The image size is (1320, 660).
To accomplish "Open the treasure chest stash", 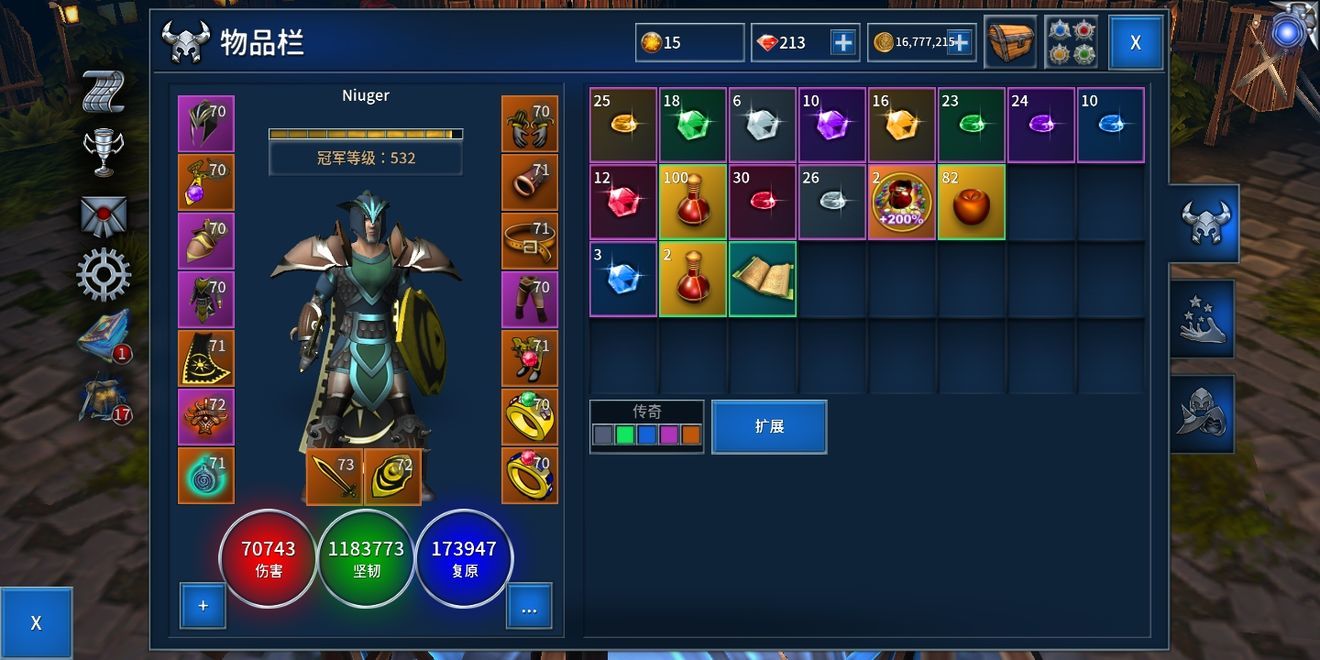I will (x=1010, y=43).
